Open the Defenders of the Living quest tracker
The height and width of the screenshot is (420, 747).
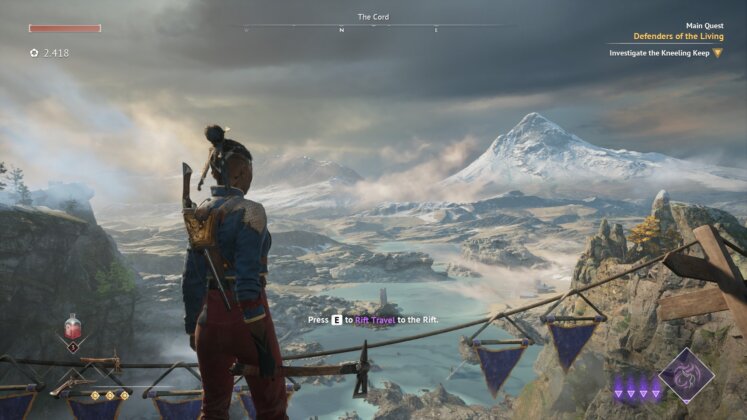click(x=677, y=36)
